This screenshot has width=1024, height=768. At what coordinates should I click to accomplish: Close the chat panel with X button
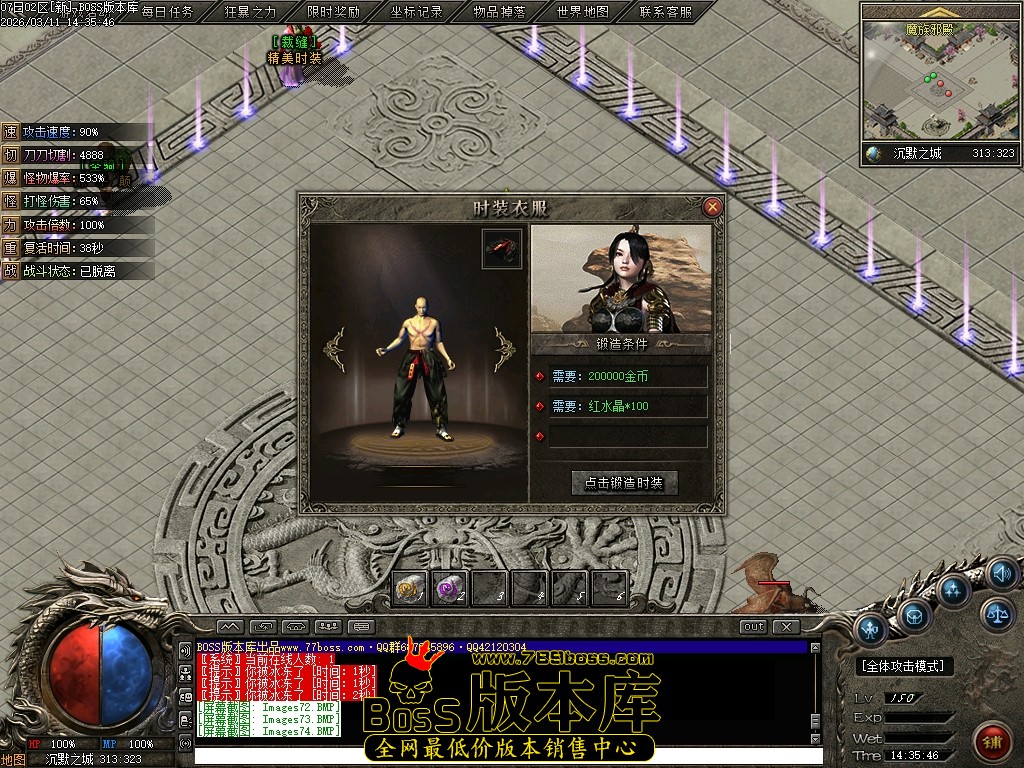(787, 626)
